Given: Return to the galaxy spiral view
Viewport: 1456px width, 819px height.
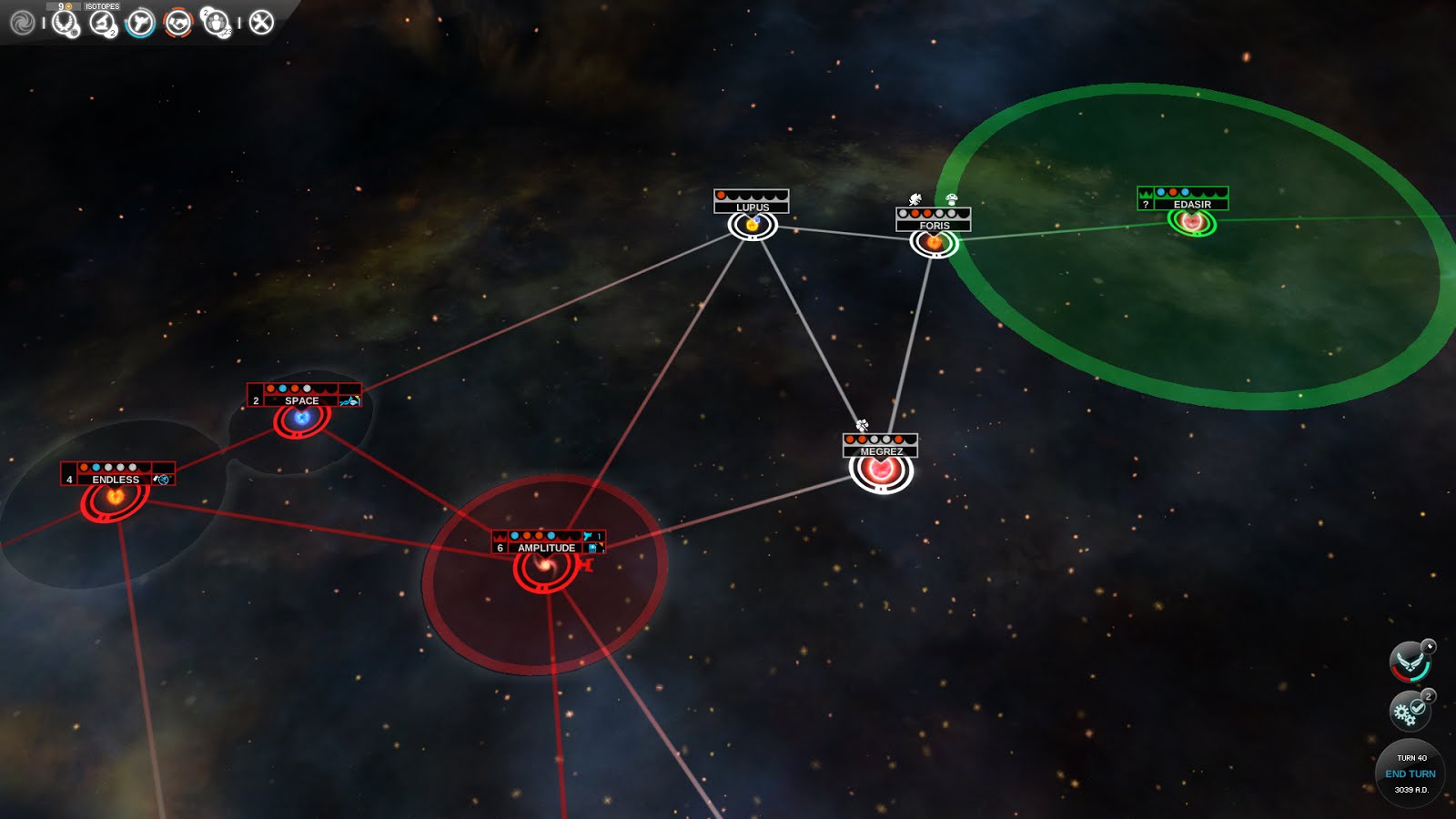Looking at the screenshot, I should pyautogui.click(x=22, y=22).
